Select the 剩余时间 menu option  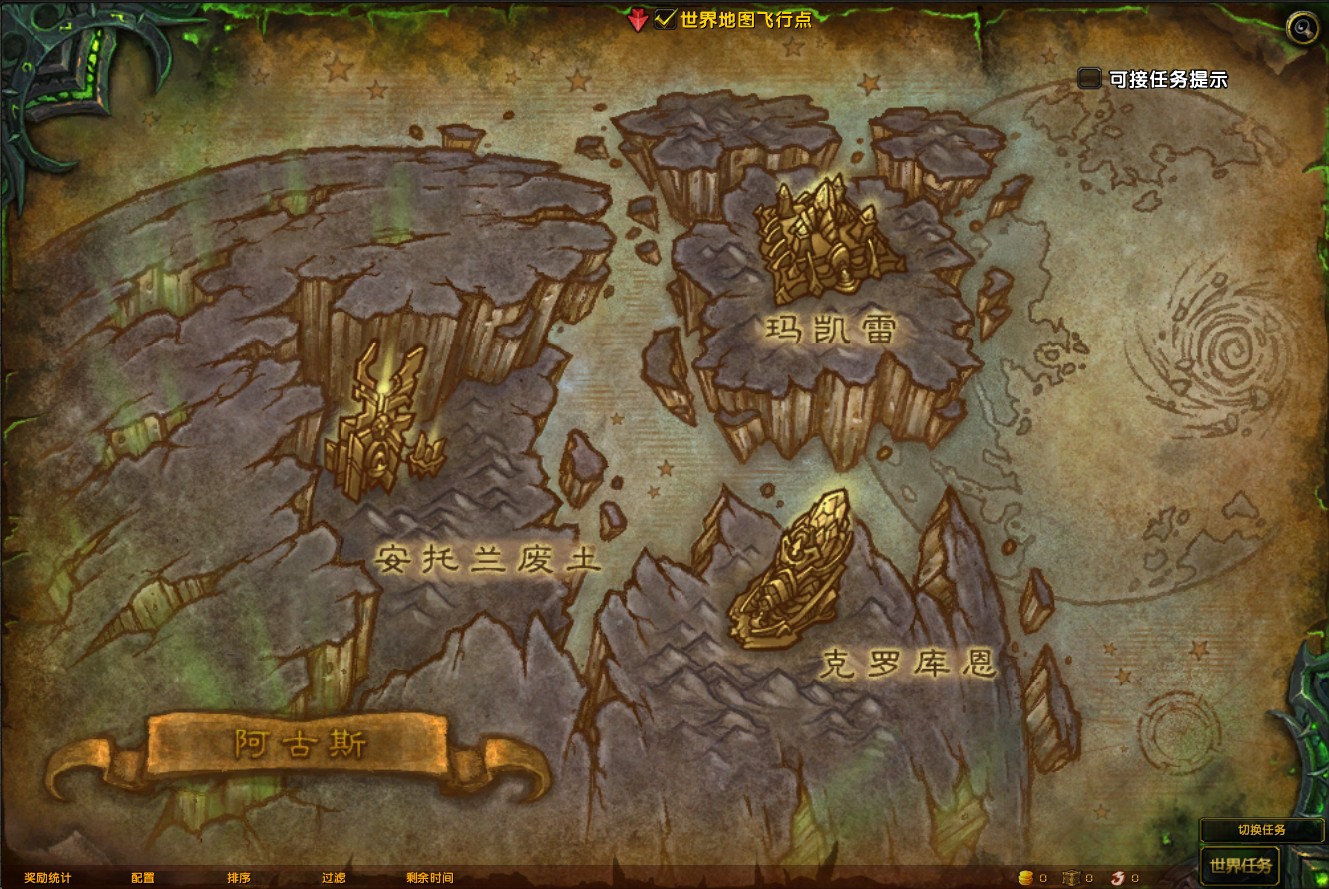[x=430, y=878]
